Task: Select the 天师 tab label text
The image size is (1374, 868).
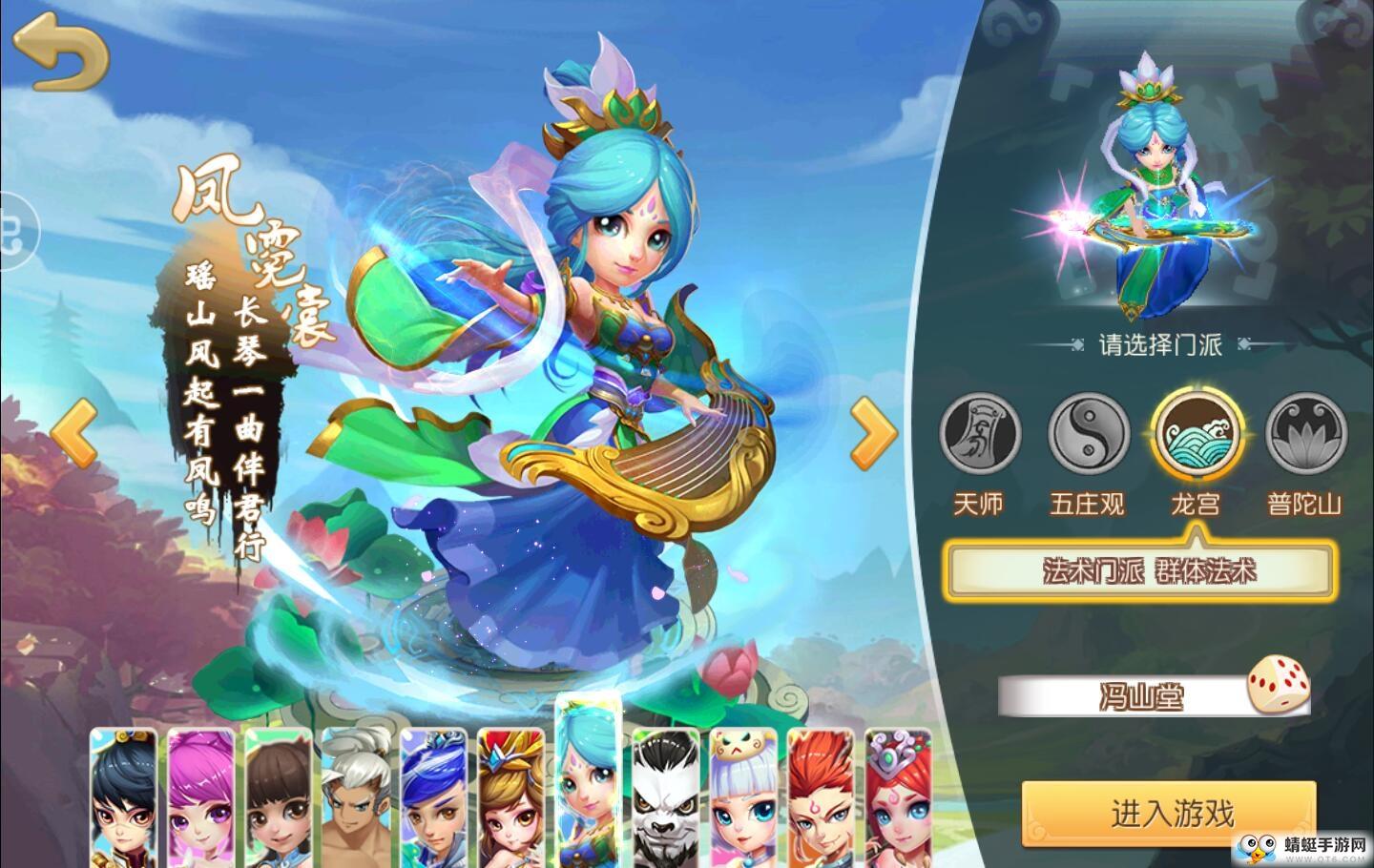Action: pos(982,503)
